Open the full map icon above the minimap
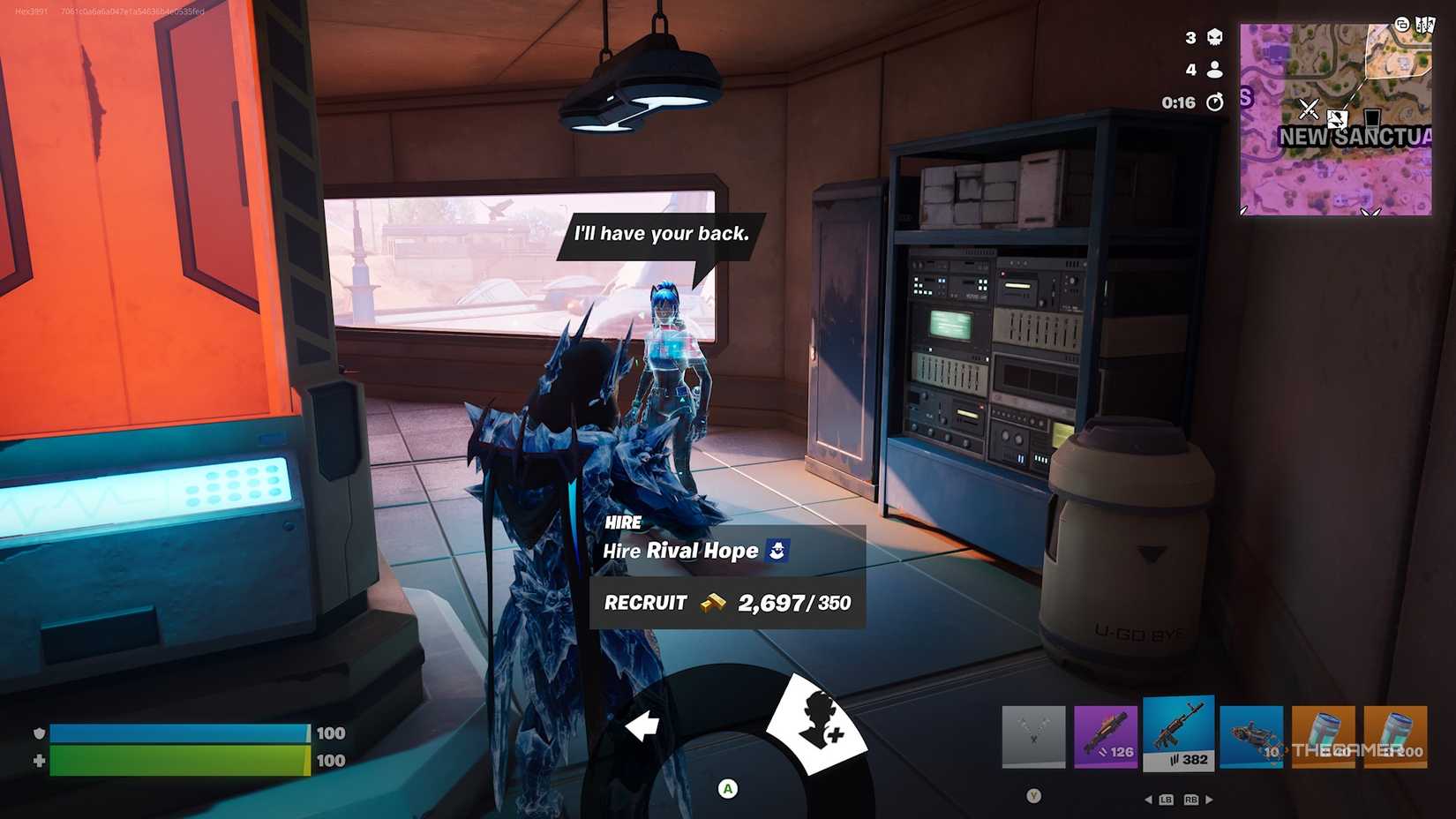Image resolution: width=1456 pixels, height=819 pixels. point(1424,25)
